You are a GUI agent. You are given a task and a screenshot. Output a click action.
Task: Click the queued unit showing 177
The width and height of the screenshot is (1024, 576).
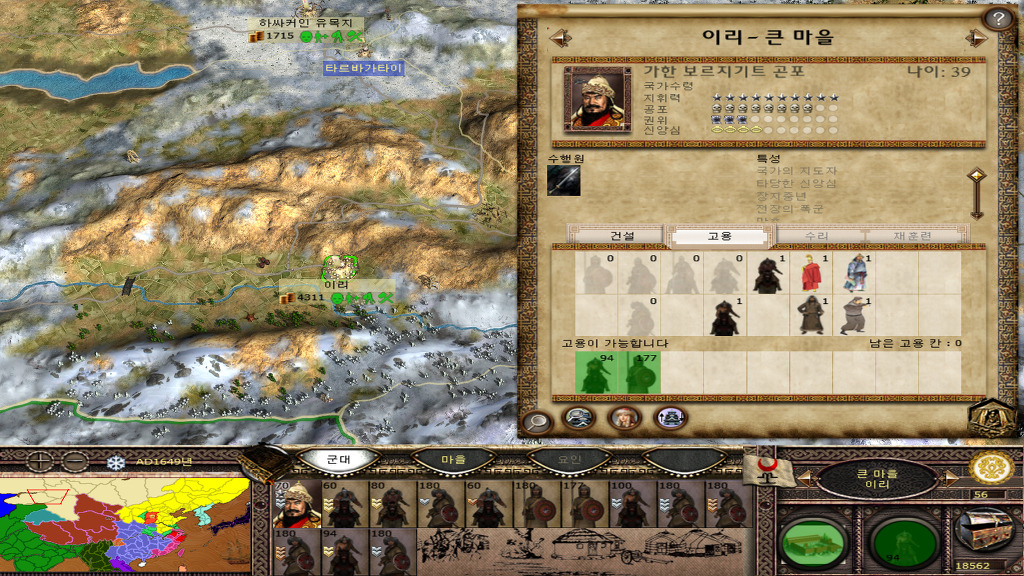coord(640,372)
